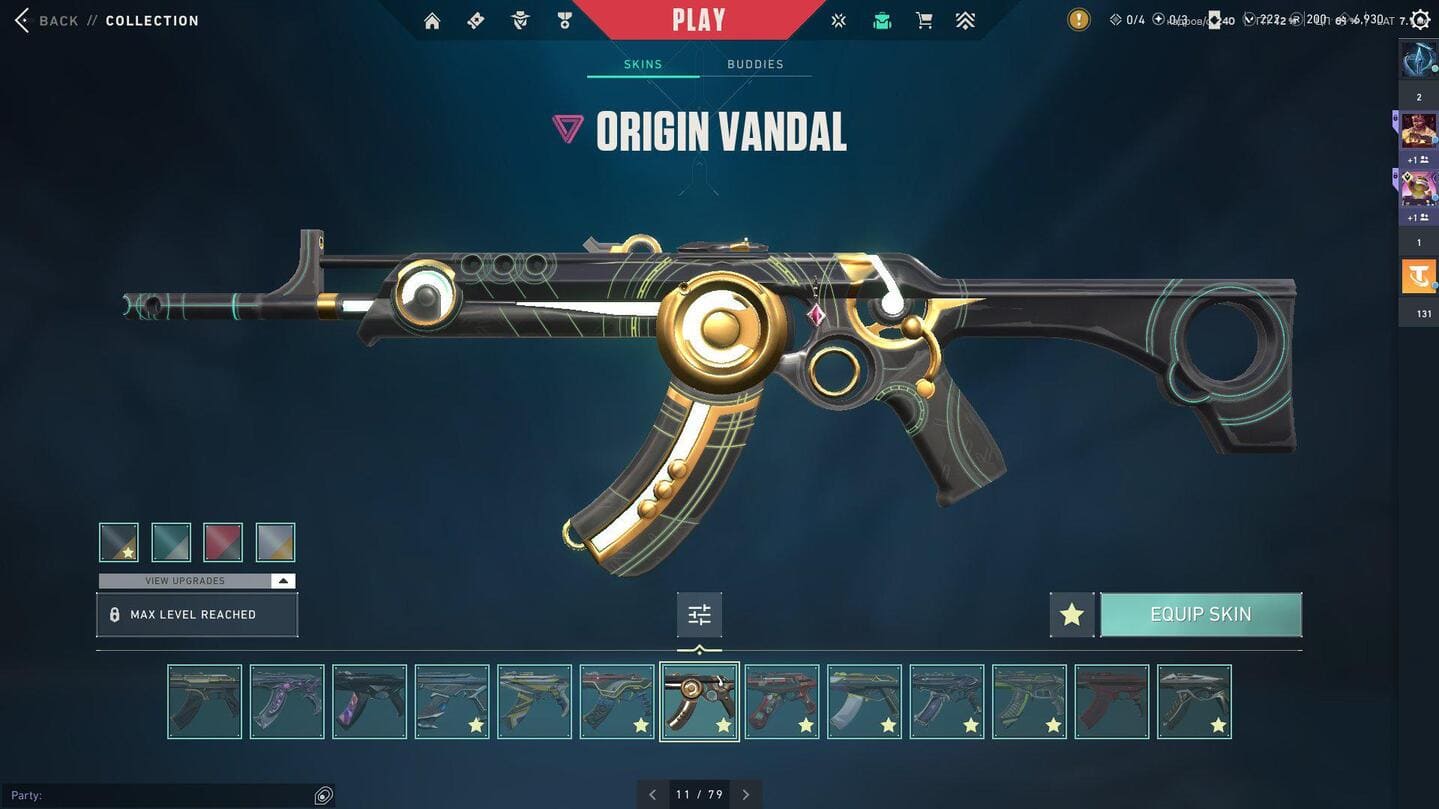Screen dimensions: 1439x809
Task: Choose the teal color variant swatch
Action: [171, 542]
